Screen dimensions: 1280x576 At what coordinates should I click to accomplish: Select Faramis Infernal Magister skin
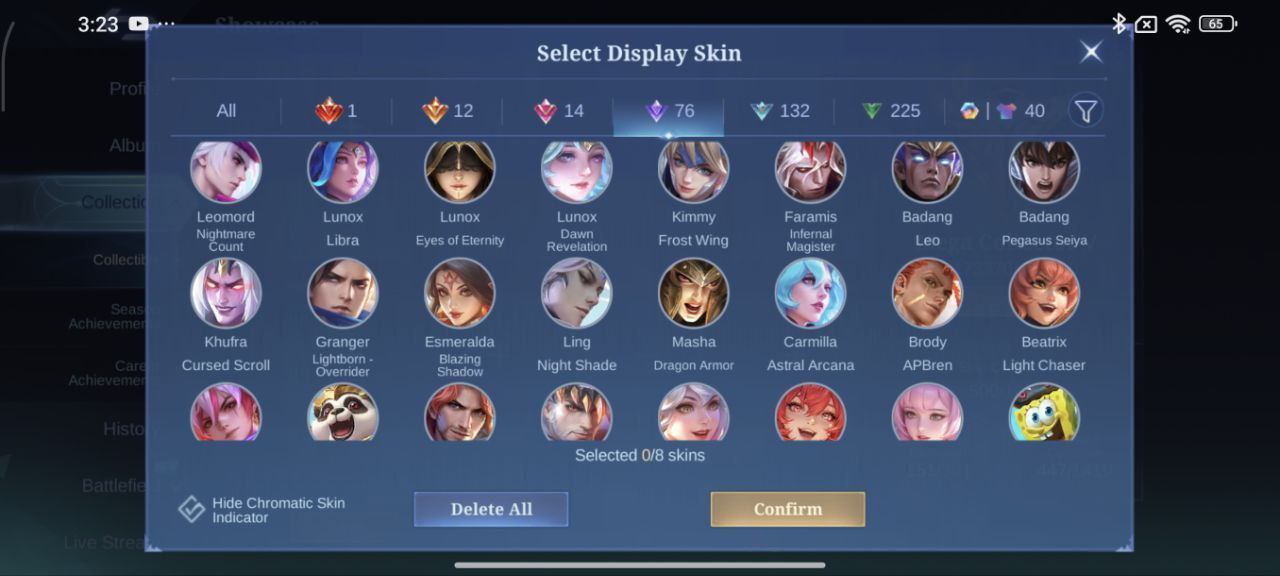(810, 170)
